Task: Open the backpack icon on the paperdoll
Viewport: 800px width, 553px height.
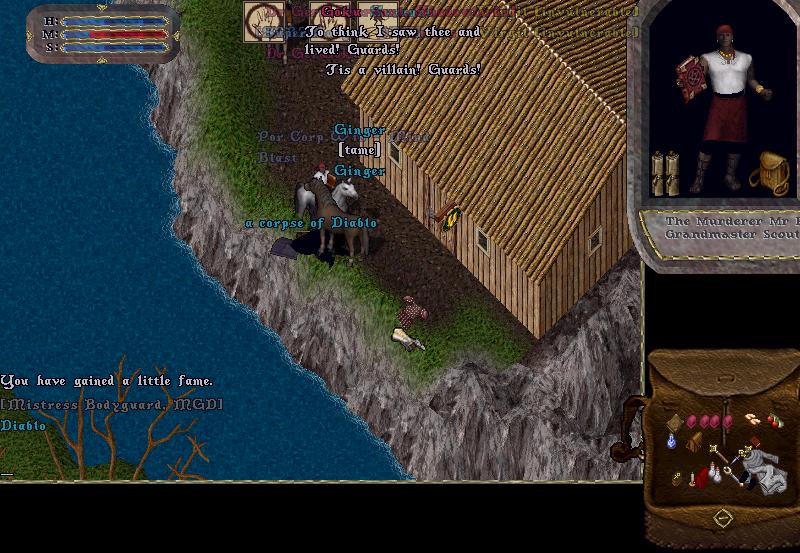Action: click(767, 172)
